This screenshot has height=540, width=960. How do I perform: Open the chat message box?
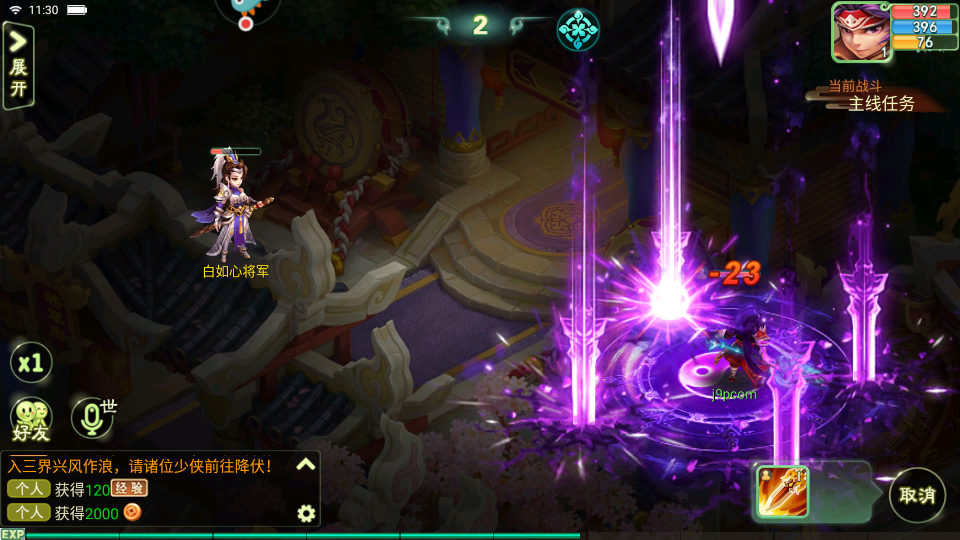pyautogui.click(x=150, y=490)
